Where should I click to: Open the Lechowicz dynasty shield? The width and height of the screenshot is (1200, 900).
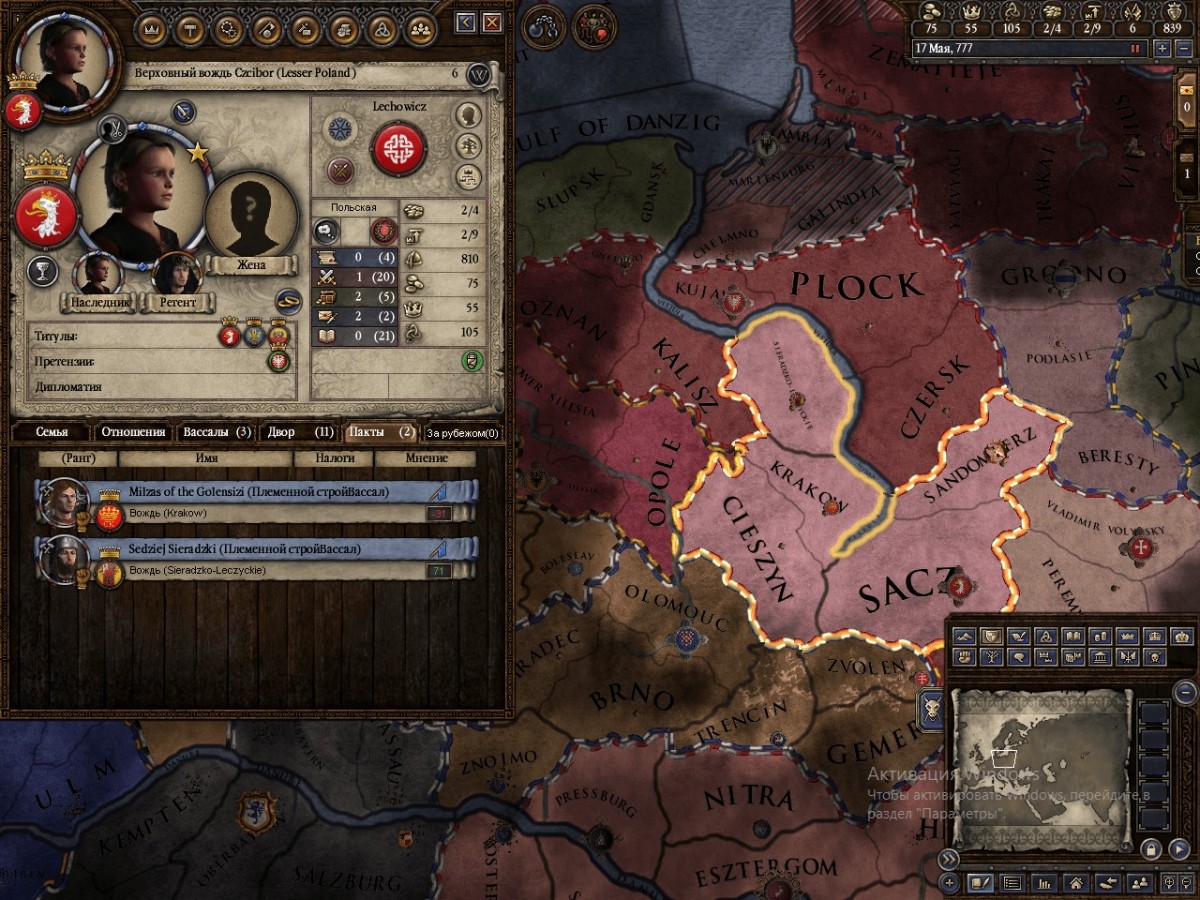[399, 148]
